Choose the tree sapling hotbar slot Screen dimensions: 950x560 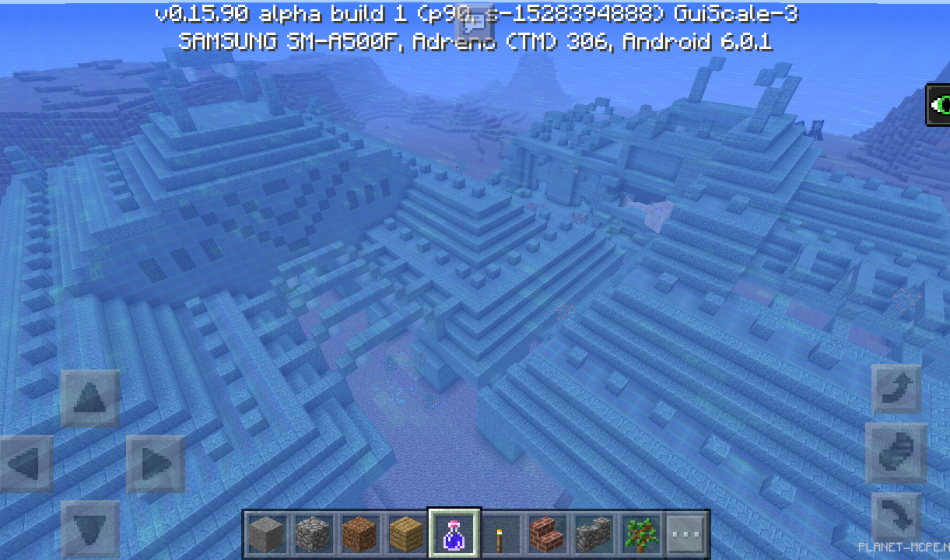pyautogui.click(x=638, y=533)
